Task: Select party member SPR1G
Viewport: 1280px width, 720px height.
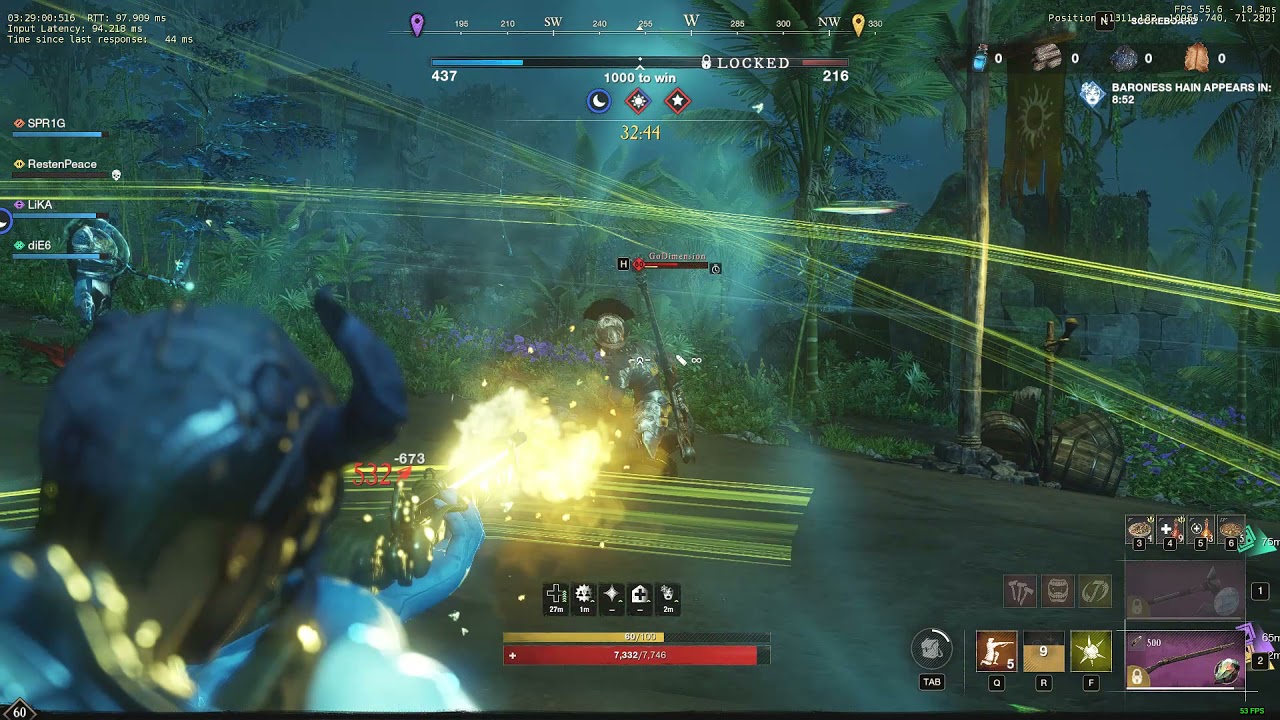Action: [47, 124]
